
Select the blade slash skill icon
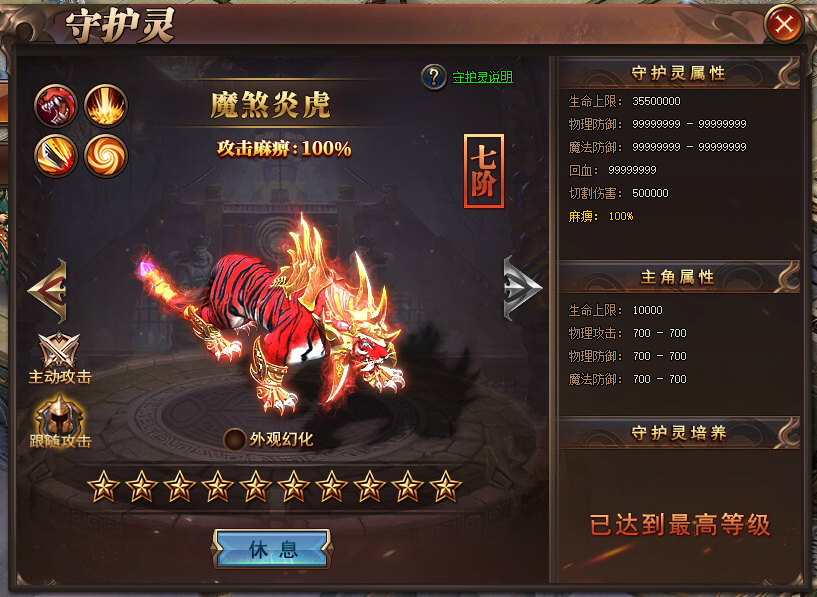point(56,155)
